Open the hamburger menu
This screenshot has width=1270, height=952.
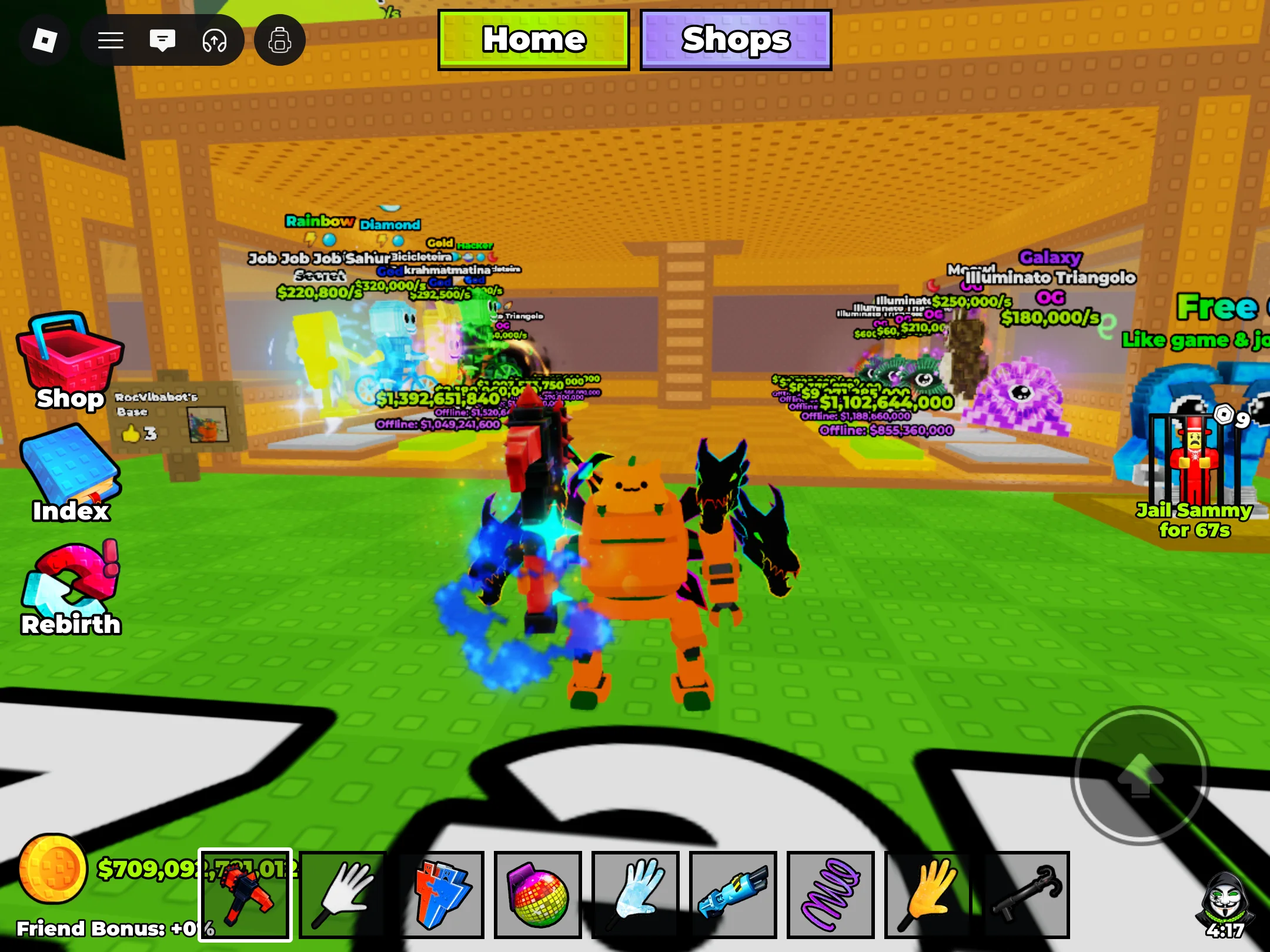point(110,40)
